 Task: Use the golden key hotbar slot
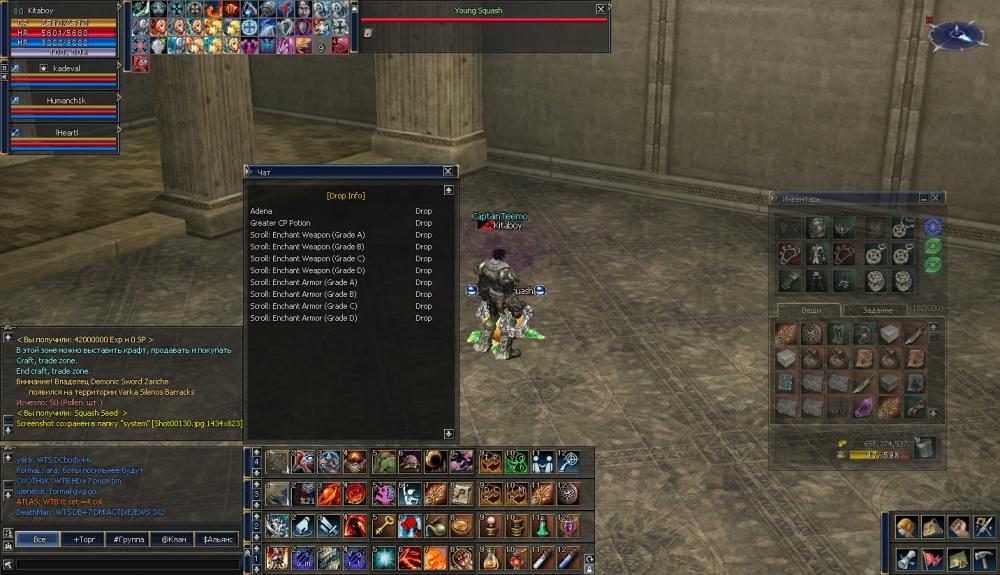383,526
